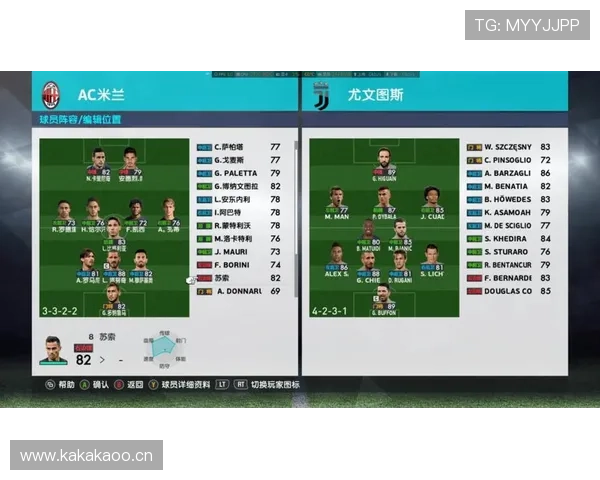Click the TG: MYYJJPP watermark banner
The width and height of the screenshot is (600, 480).
point(527,25)
